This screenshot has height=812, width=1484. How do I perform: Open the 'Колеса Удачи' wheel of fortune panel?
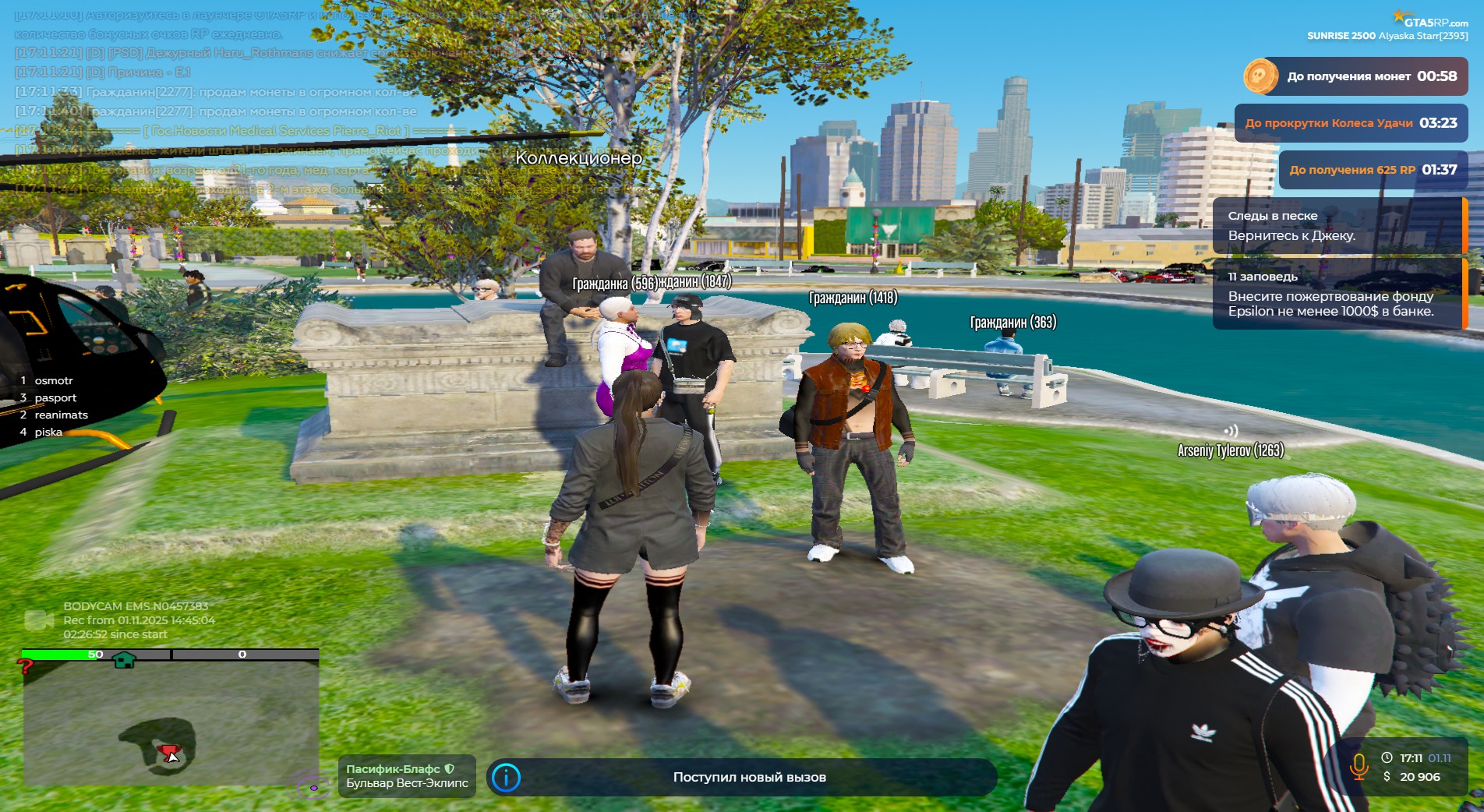click(x=1350, y=123)
